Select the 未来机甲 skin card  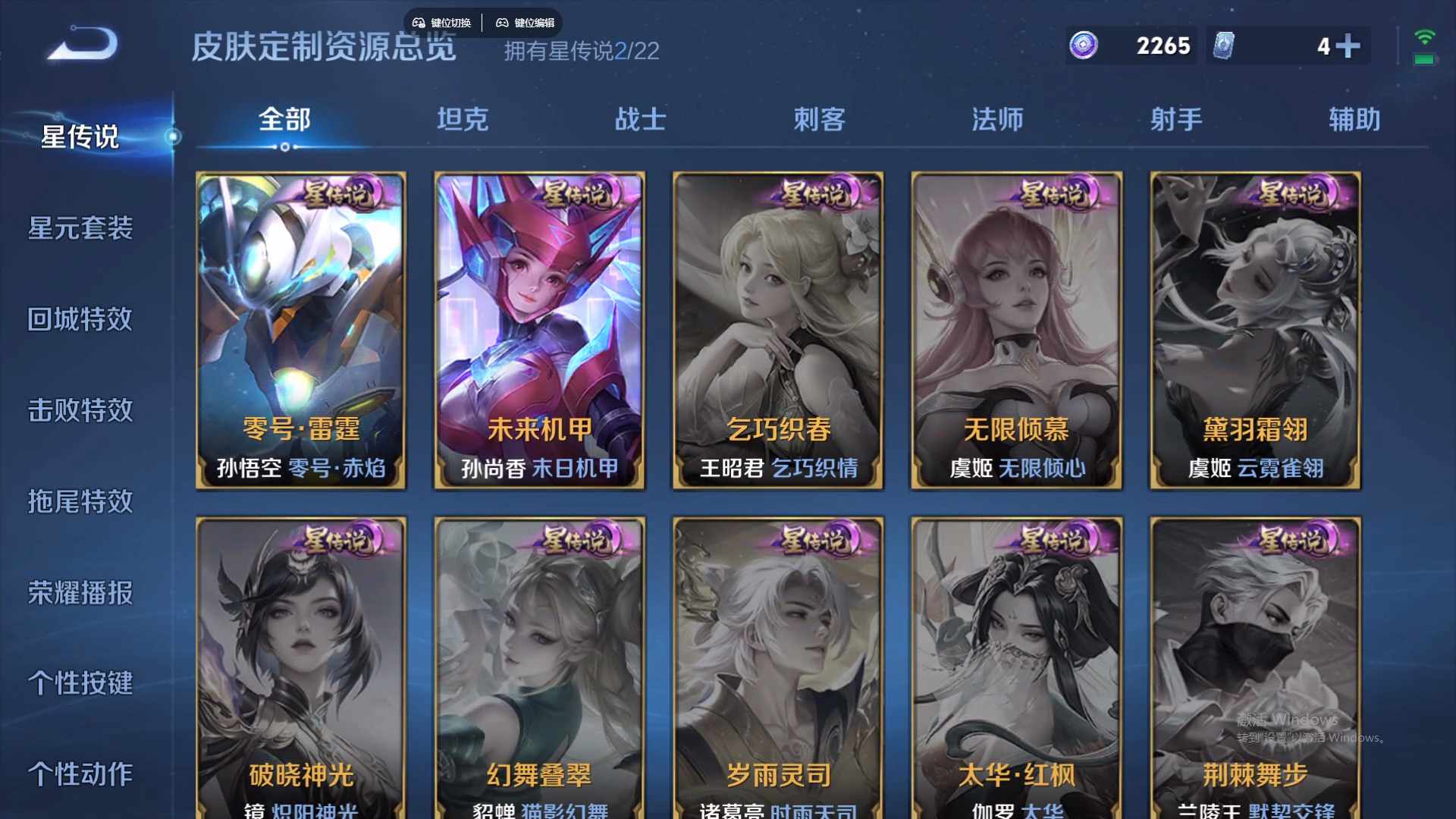tap(539, 330)
